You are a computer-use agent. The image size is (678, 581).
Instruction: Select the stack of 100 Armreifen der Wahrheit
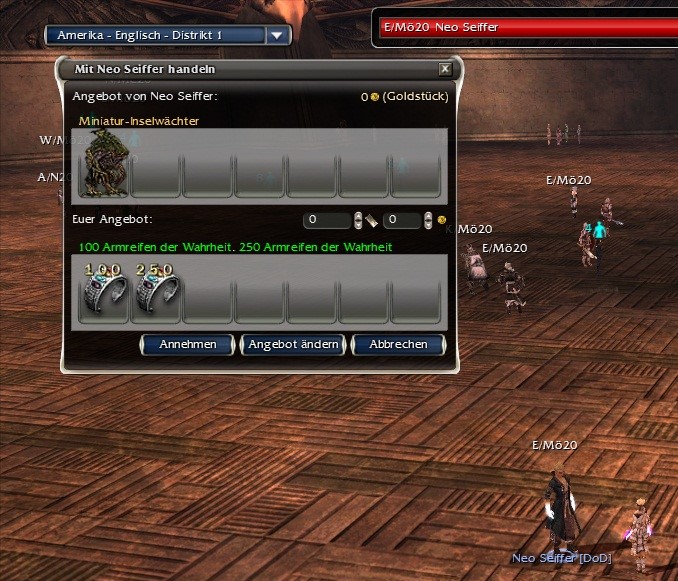pyautogui.click(x=104, y=292)
